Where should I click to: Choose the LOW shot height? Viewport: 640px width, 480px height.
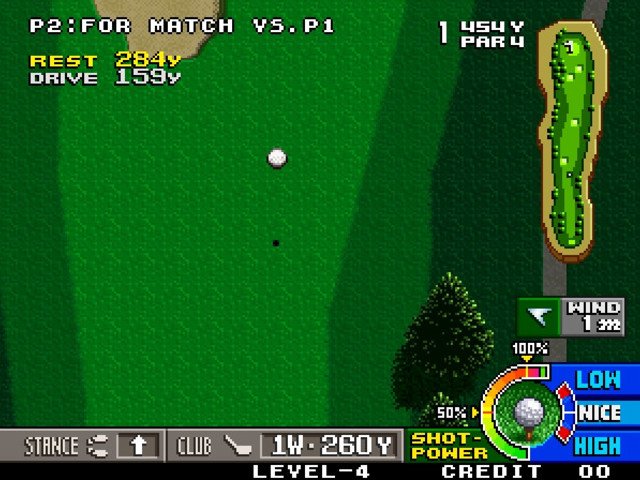598,379
